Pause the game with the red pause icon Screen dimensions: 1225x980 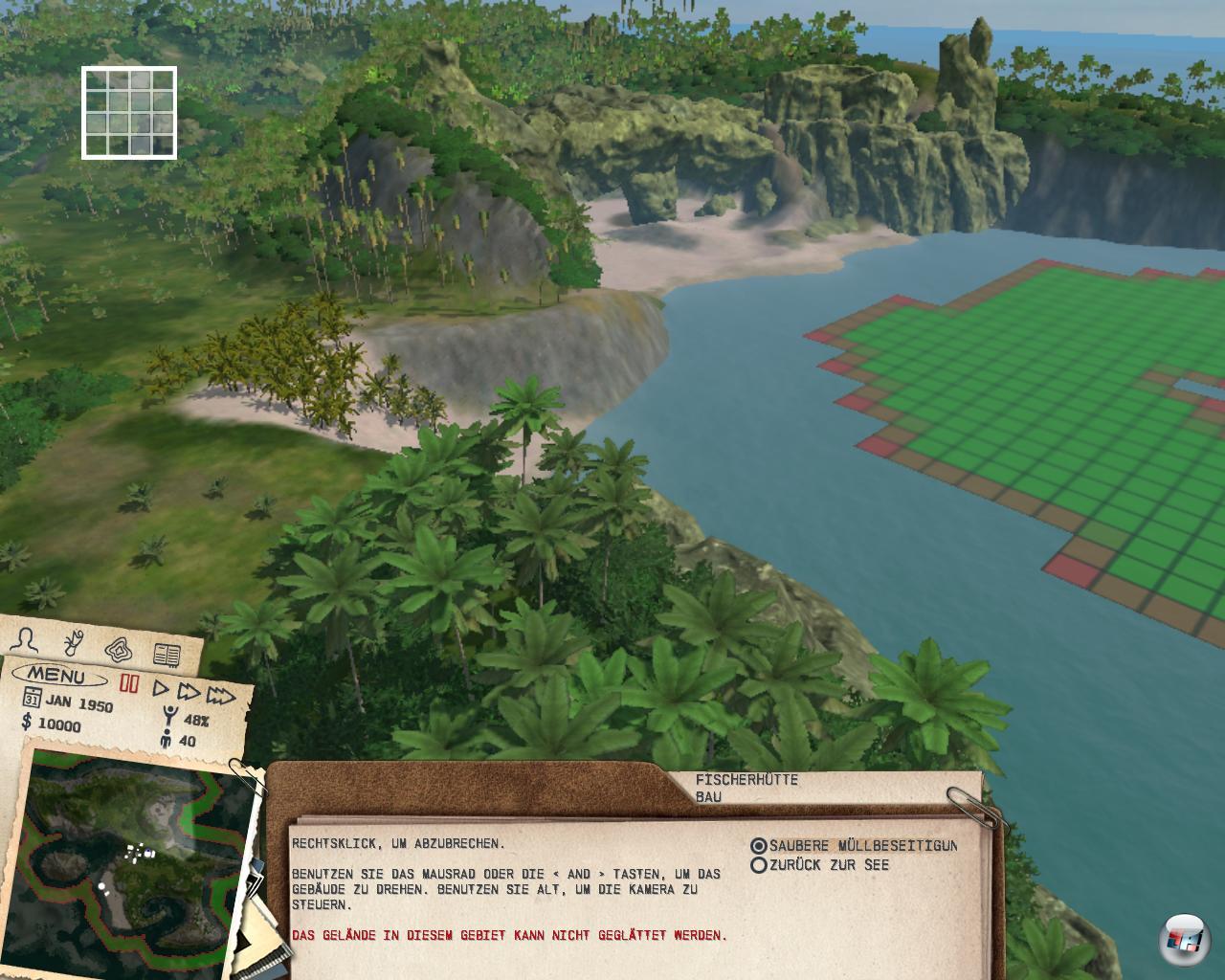[128, 685]
